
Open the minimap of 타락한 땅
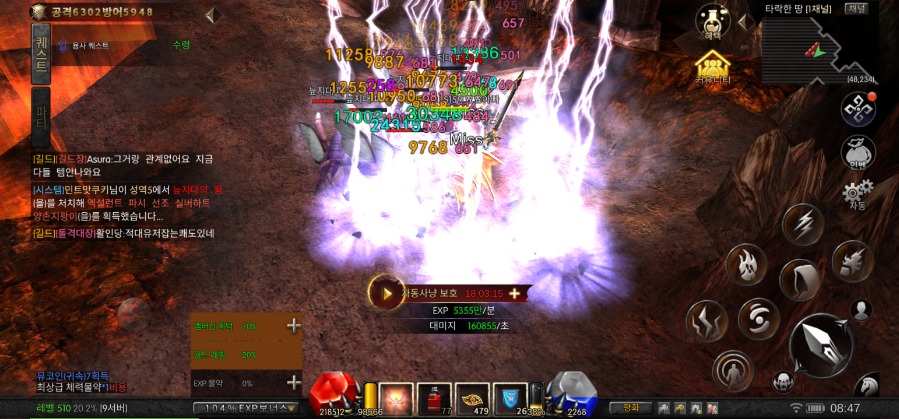coord(819,48)
